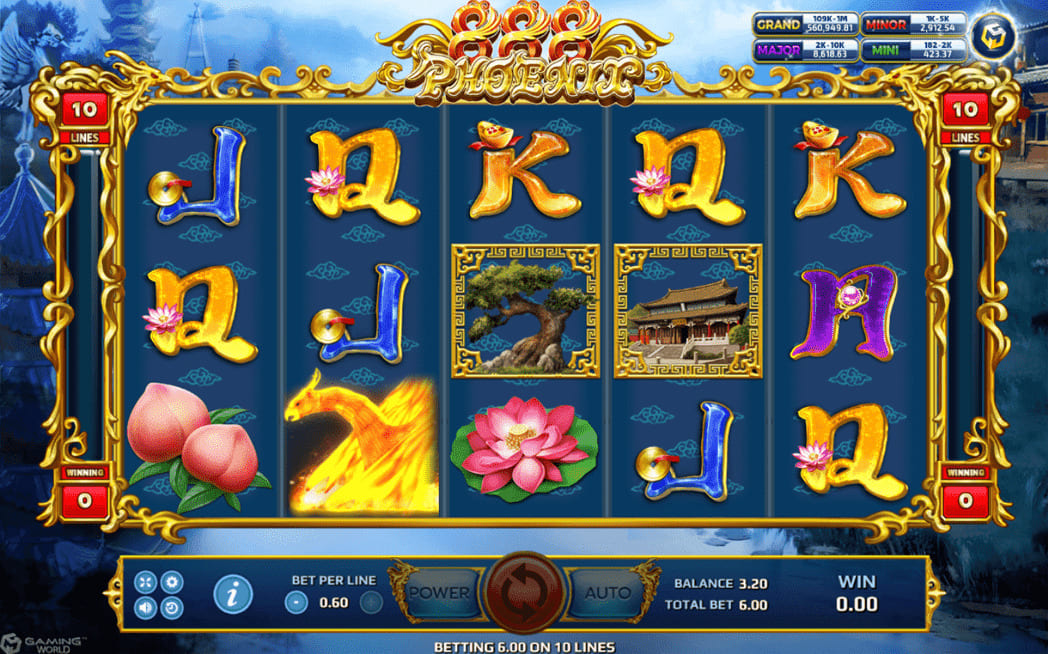Screen dimensions: 1048x654
Task: Select the MINI jackpot panel
Action: [x=913, y=49]
